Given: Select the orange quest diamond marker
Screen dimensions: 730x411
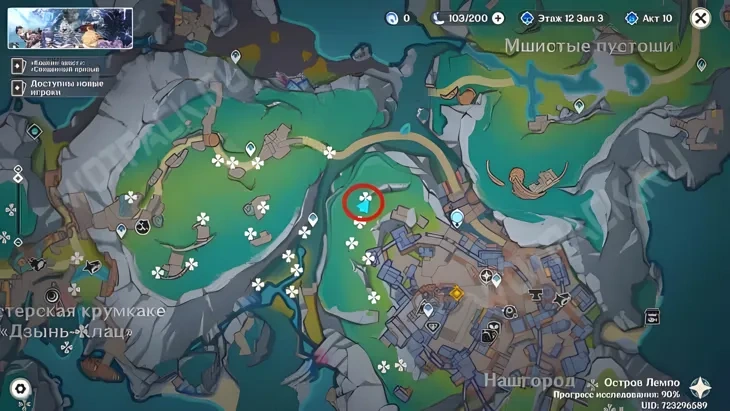Looking at the screenshot, I should pos(457,294).
